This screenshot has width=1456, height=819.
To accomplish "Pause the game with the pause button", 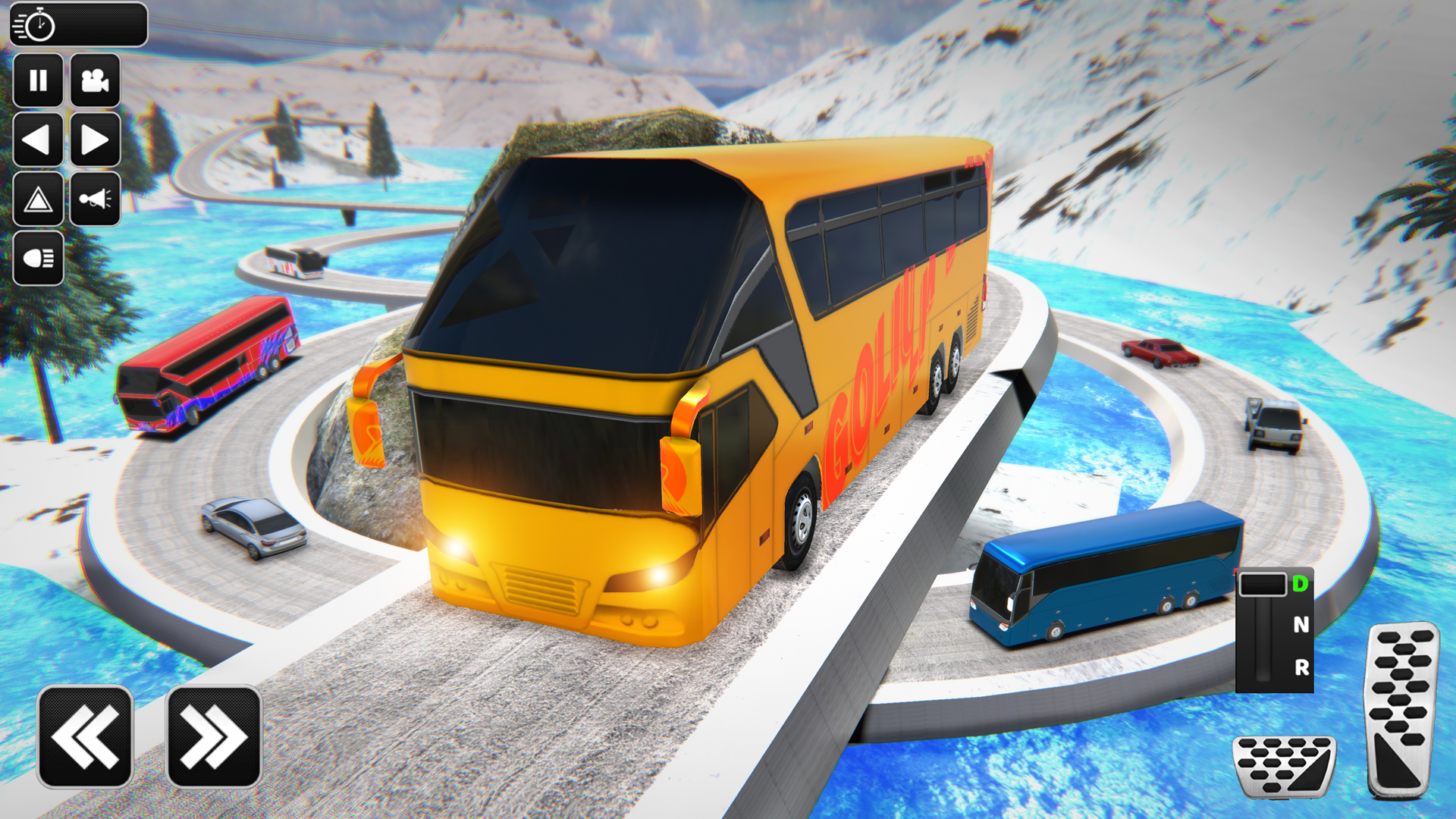I will [38, 80].
